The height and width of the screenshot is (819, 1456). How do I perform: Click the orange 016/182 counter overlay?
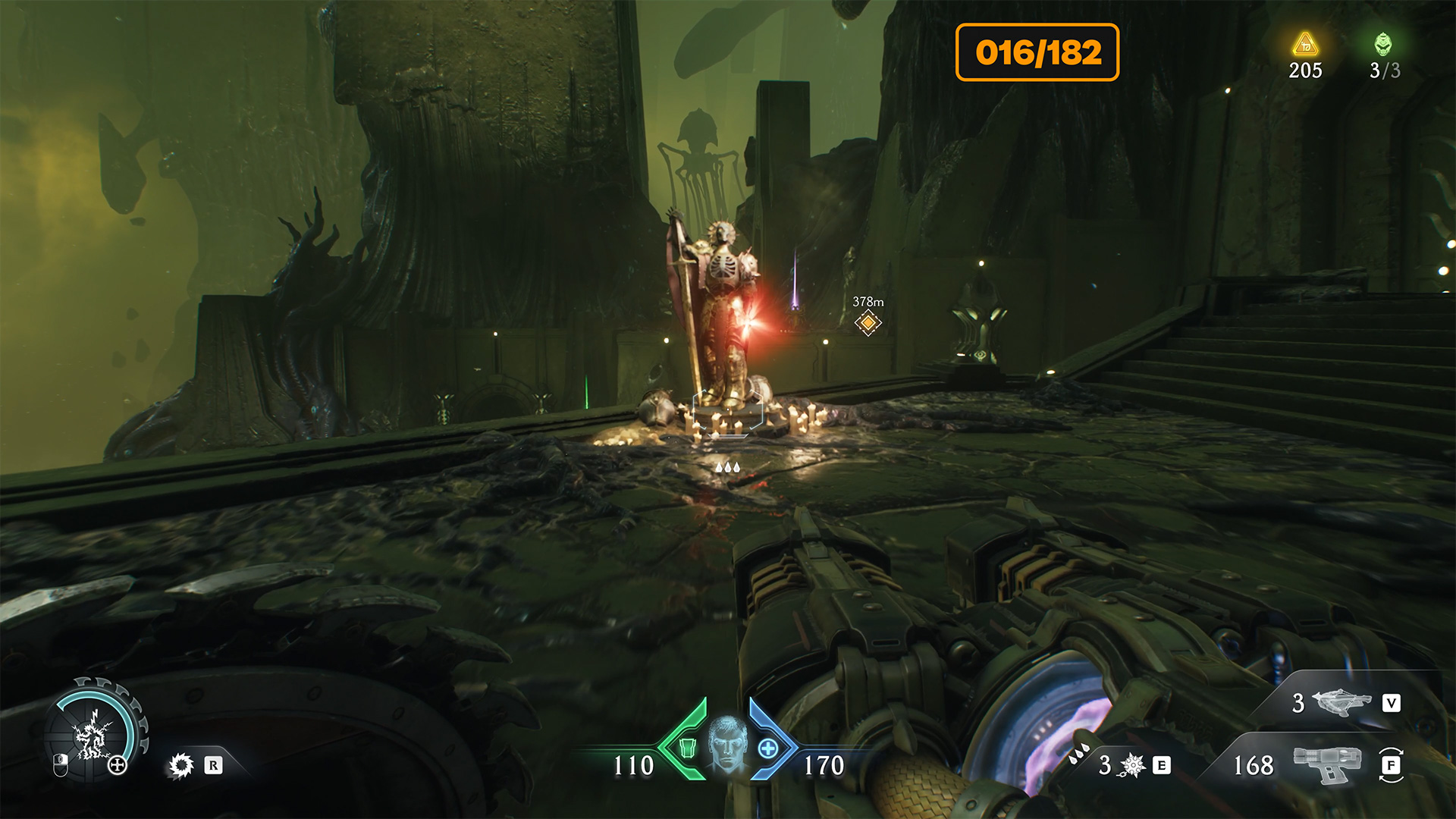point(1037,52)
